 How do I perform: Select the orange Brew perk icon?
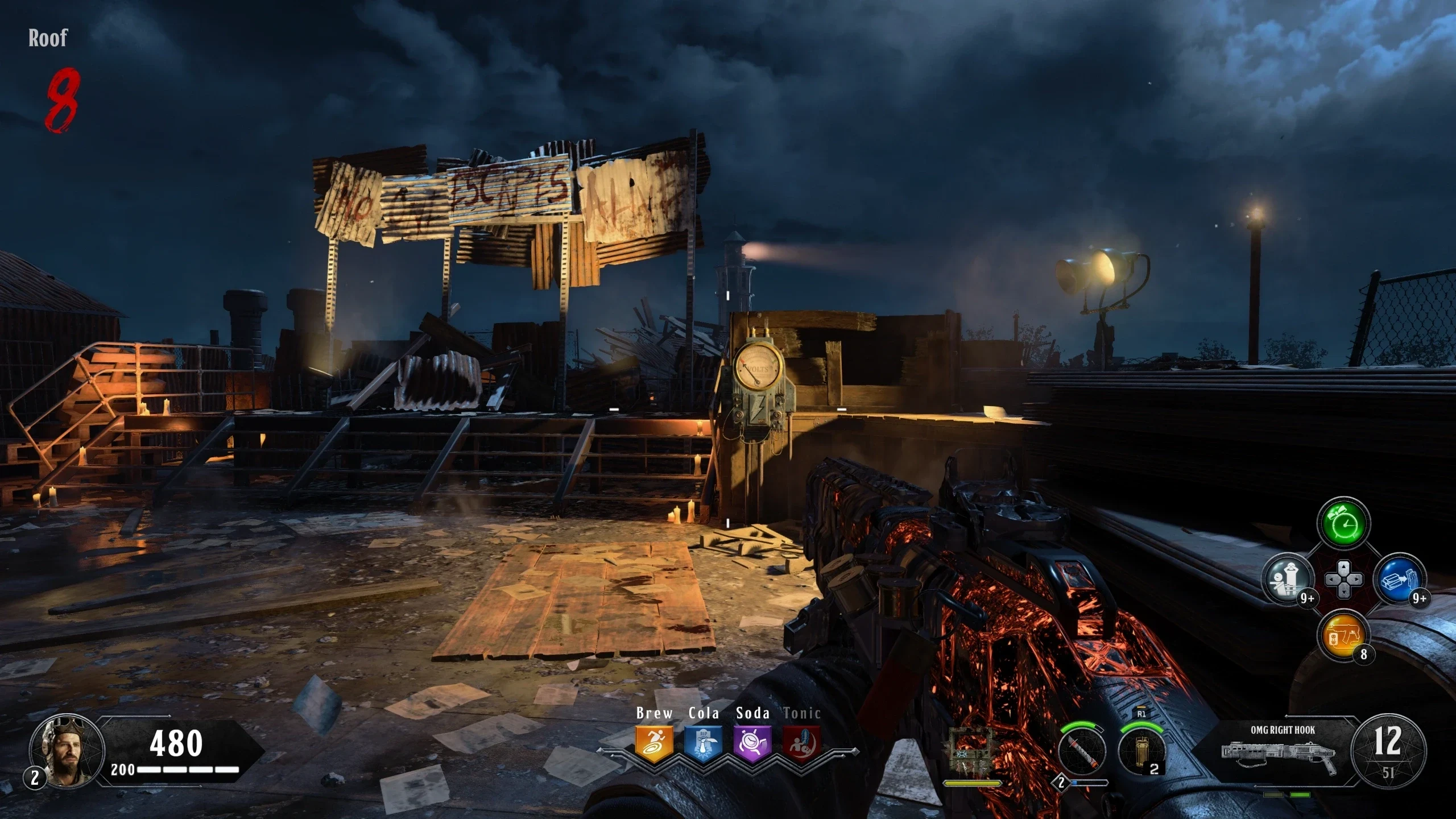(654, 743)
